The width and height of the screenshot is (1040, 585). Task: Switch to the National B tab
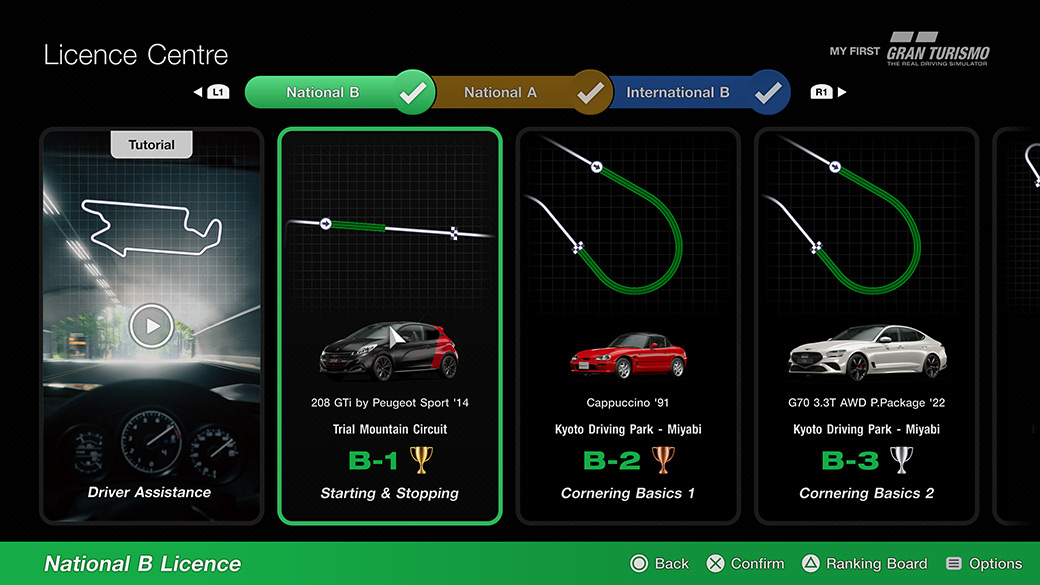pos(323,93)
